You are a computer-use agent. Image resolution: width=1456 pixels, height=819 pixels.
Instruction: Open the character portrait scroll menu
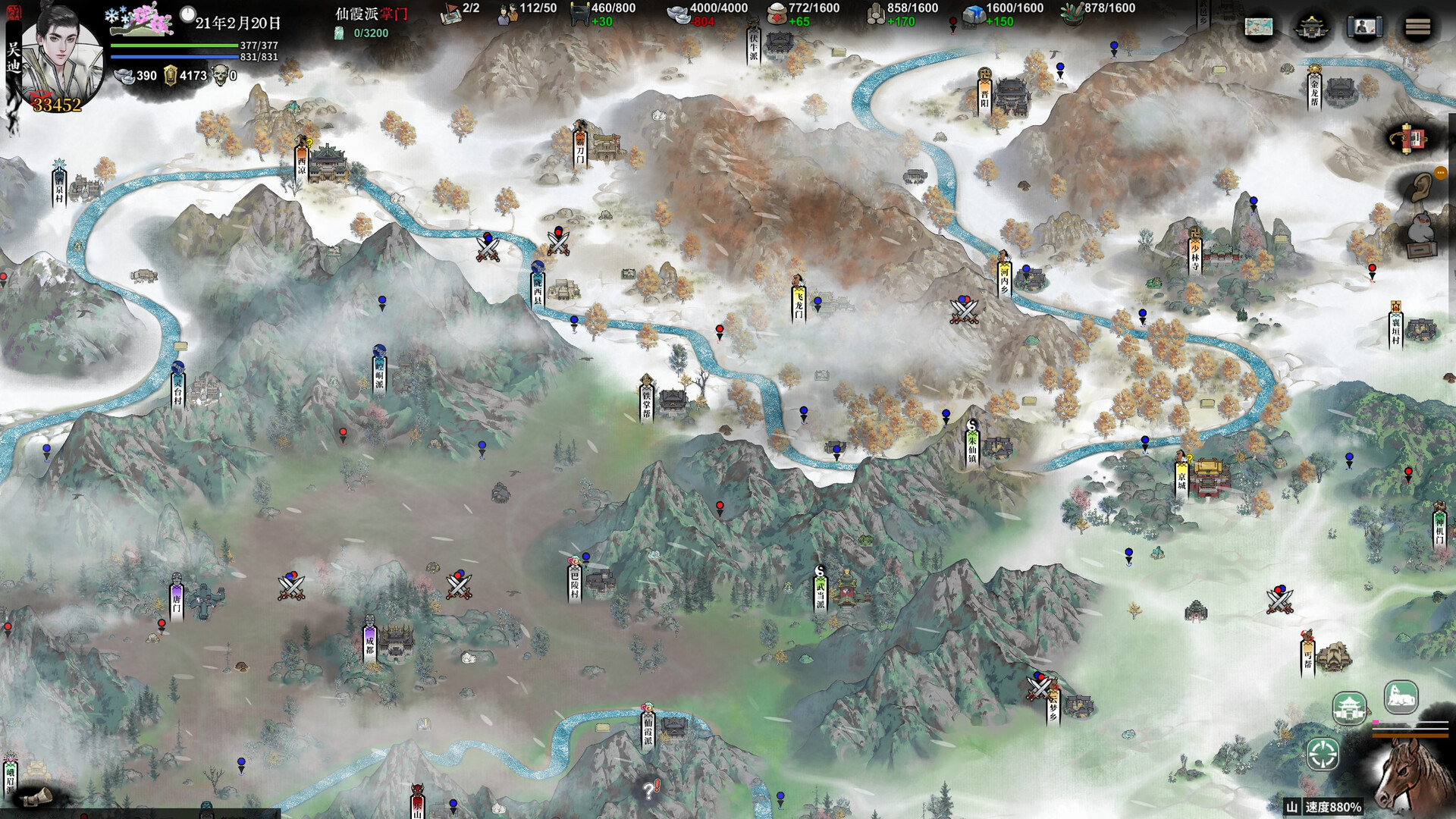tap(1364, 28)
